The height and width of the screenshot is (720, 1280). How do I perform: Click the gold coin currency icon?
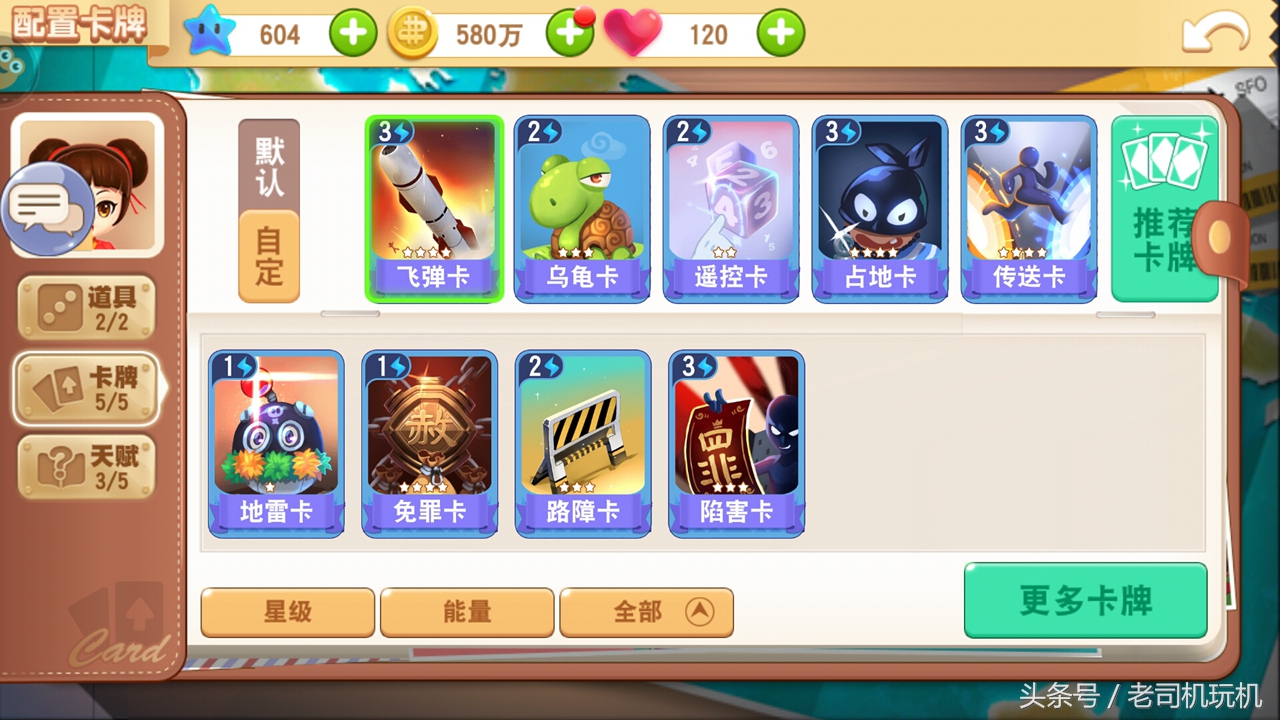[413, 33]
